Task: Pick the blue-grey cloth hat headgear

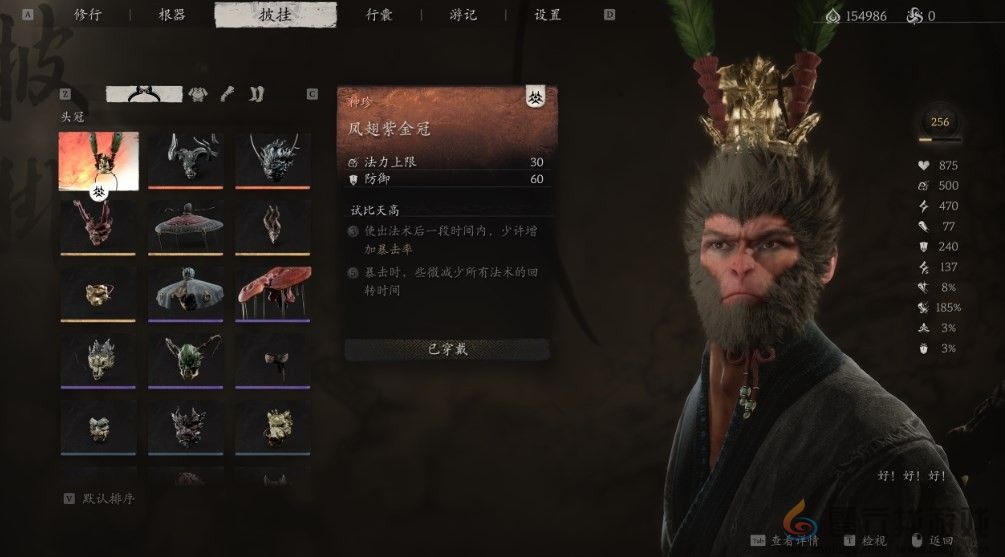Action: point(185,290)
